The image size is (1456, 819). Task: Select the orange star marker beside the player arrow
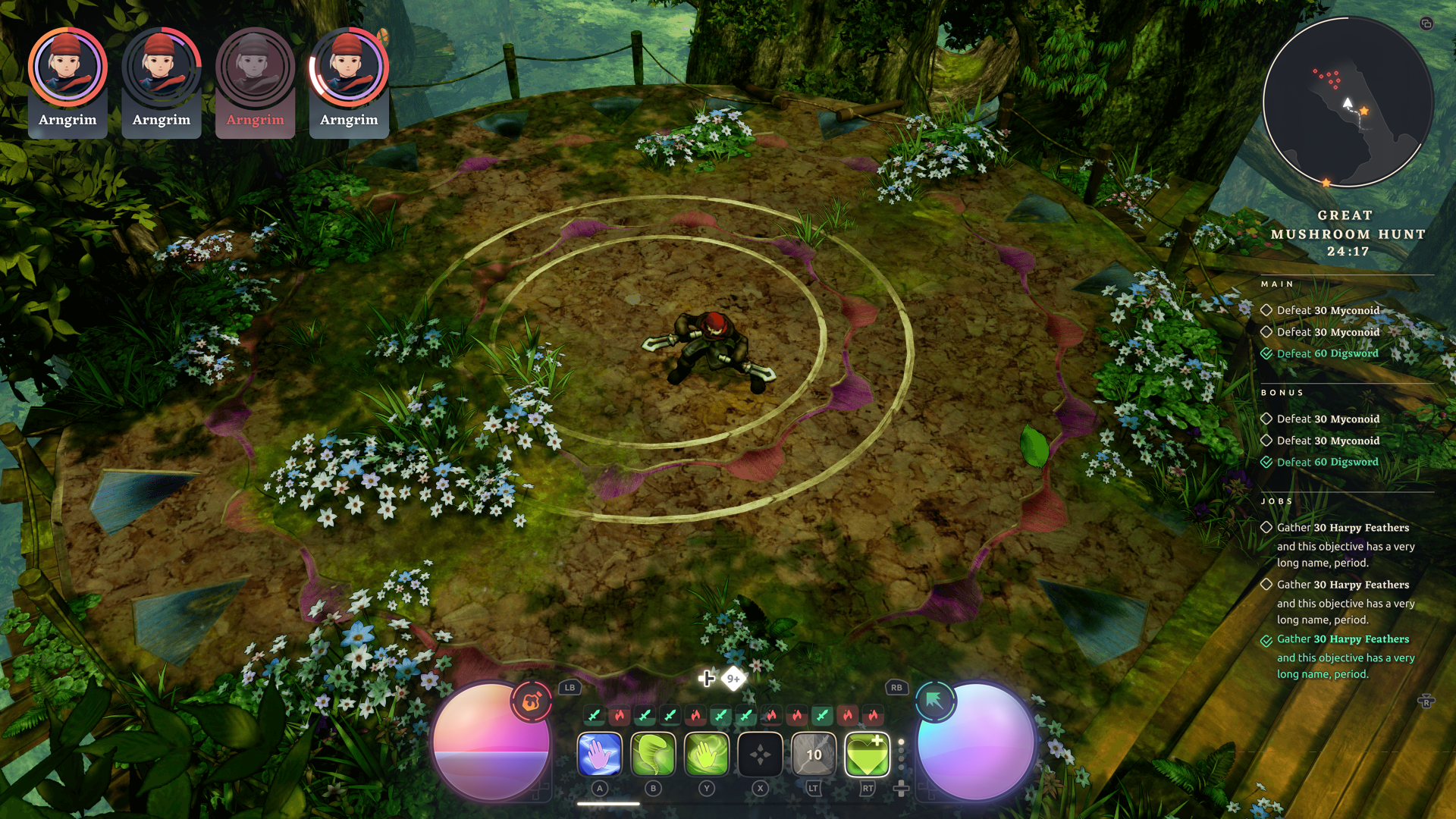(x=1364, y=111)
